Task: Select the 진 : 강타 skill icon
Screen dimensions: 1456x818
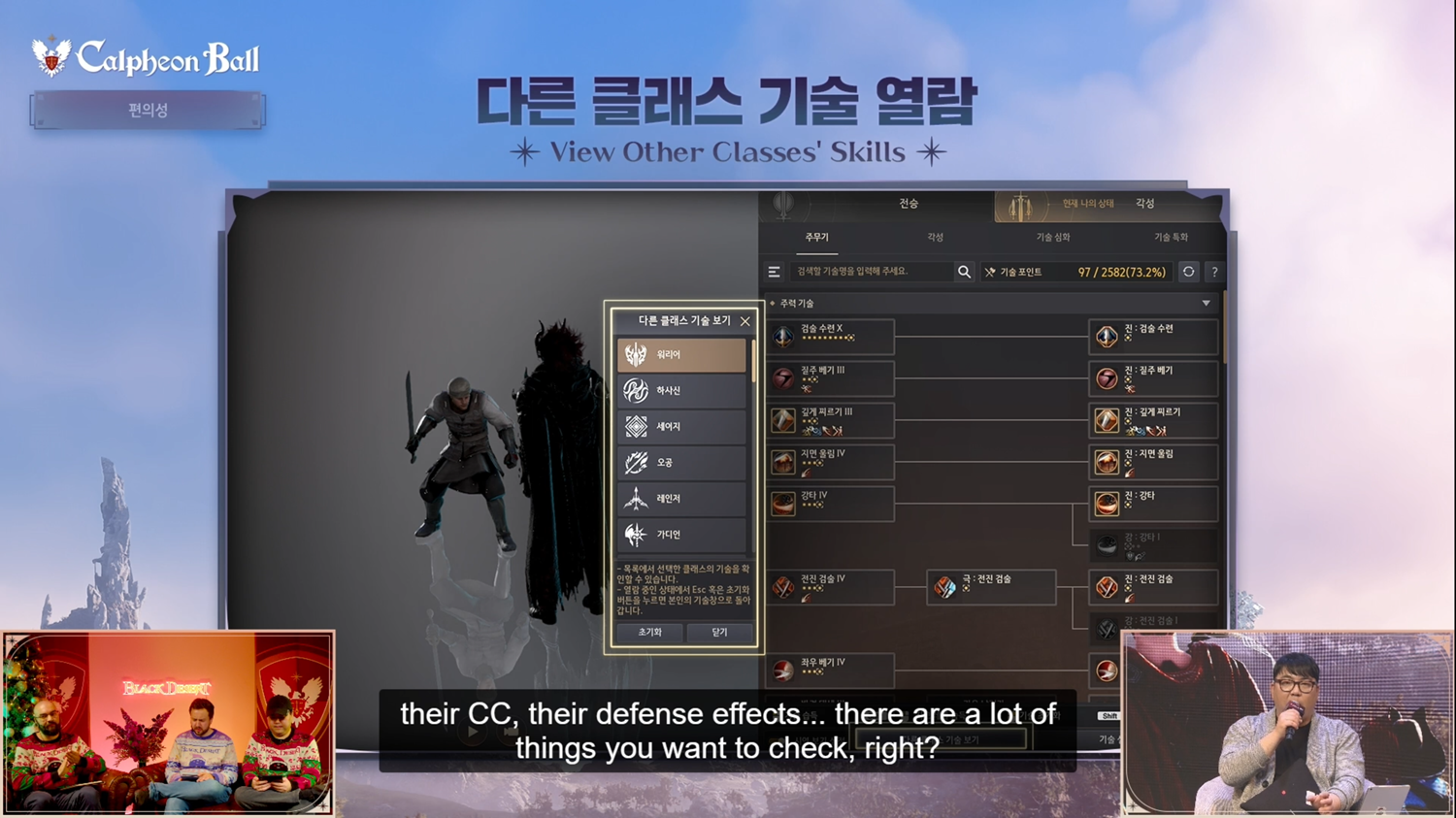Action: pos(1107,501)
